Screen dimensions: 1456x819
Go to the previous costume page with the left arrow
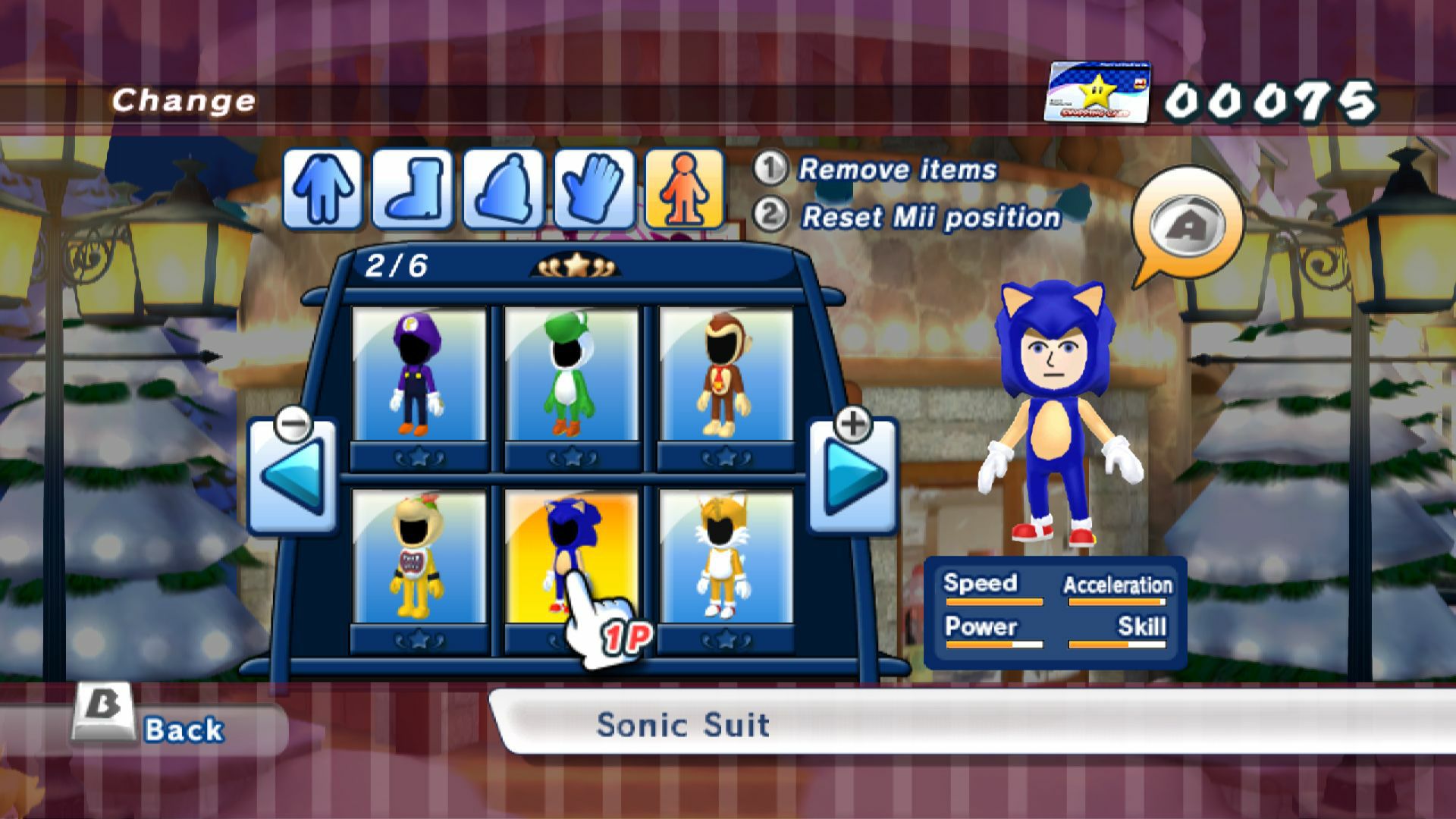pos(293,478)
